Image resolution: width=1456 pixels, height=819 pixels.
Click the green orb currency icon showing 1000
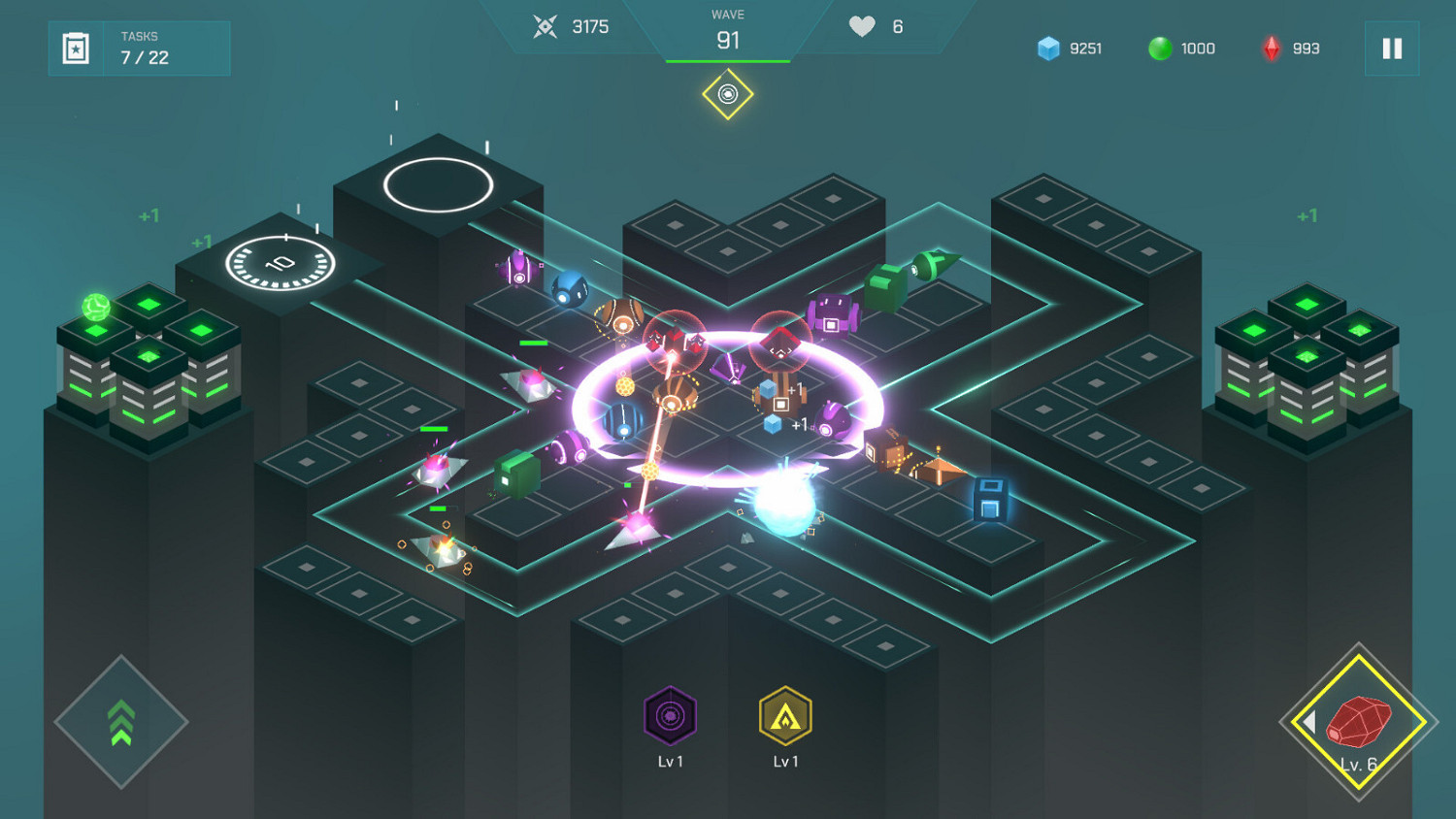coord(1161,49)
